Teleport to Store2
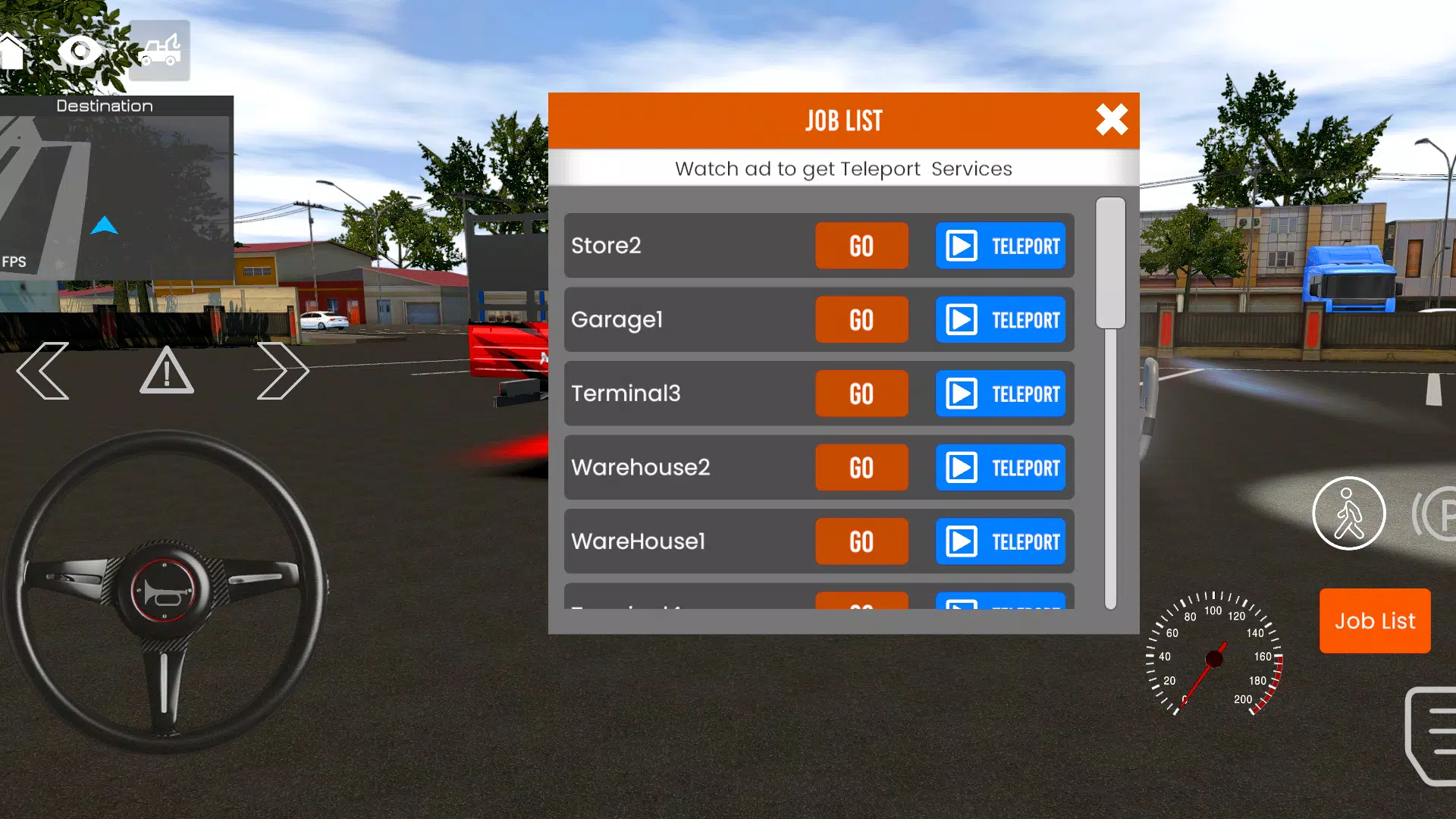Viewport: 1456px width, 819px height. tap(1000, 246)
